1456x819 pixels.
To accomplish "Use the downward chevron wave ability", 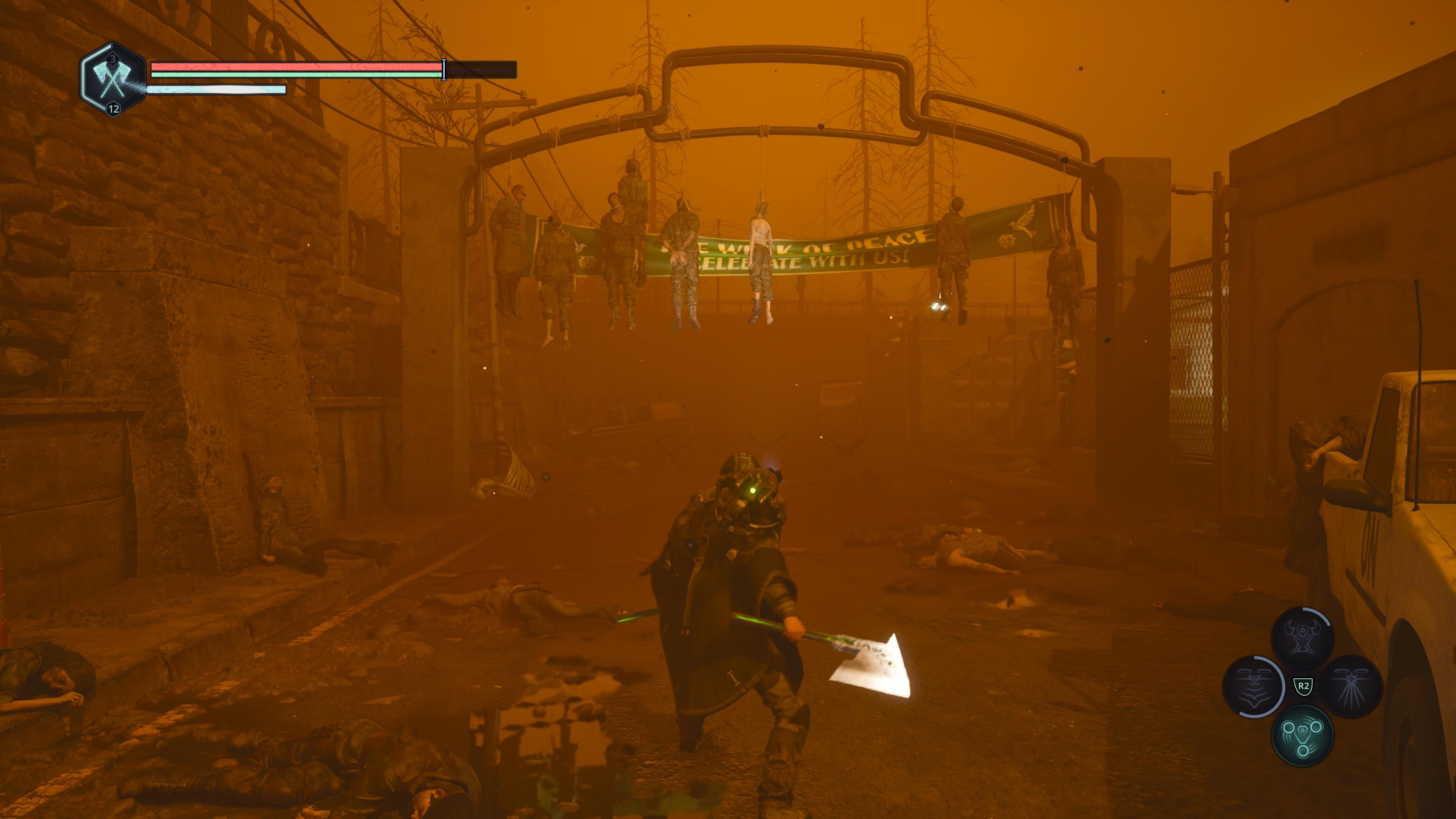I will (x=1254, y=686).
